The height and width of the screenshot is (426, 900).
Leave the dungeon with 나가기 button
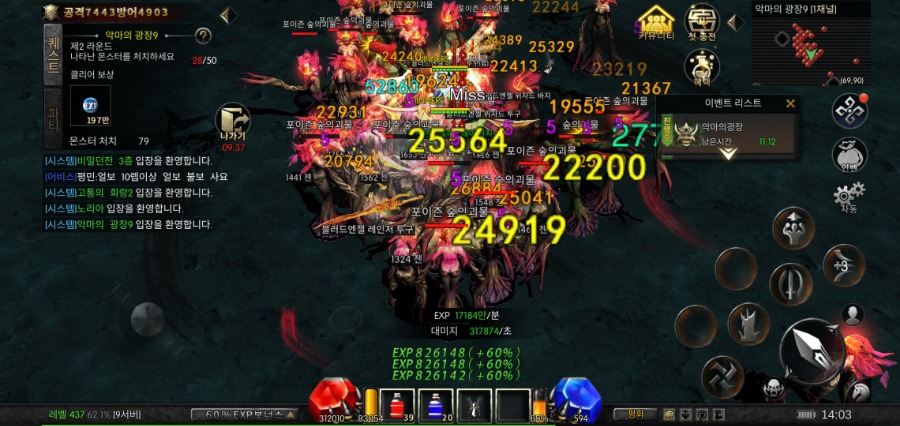pyautogui.click(x=232, y=127)
